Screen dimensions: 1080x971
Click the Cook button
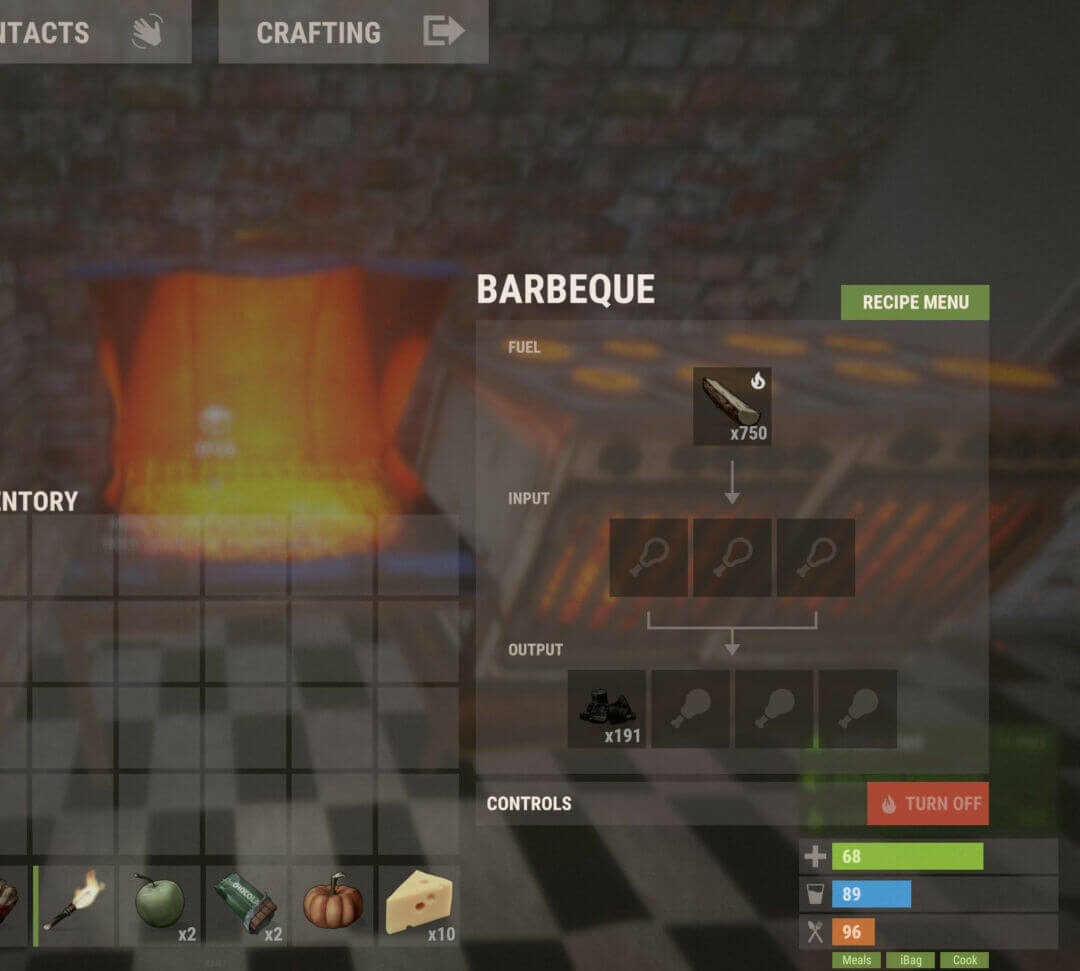coord(964,960)
